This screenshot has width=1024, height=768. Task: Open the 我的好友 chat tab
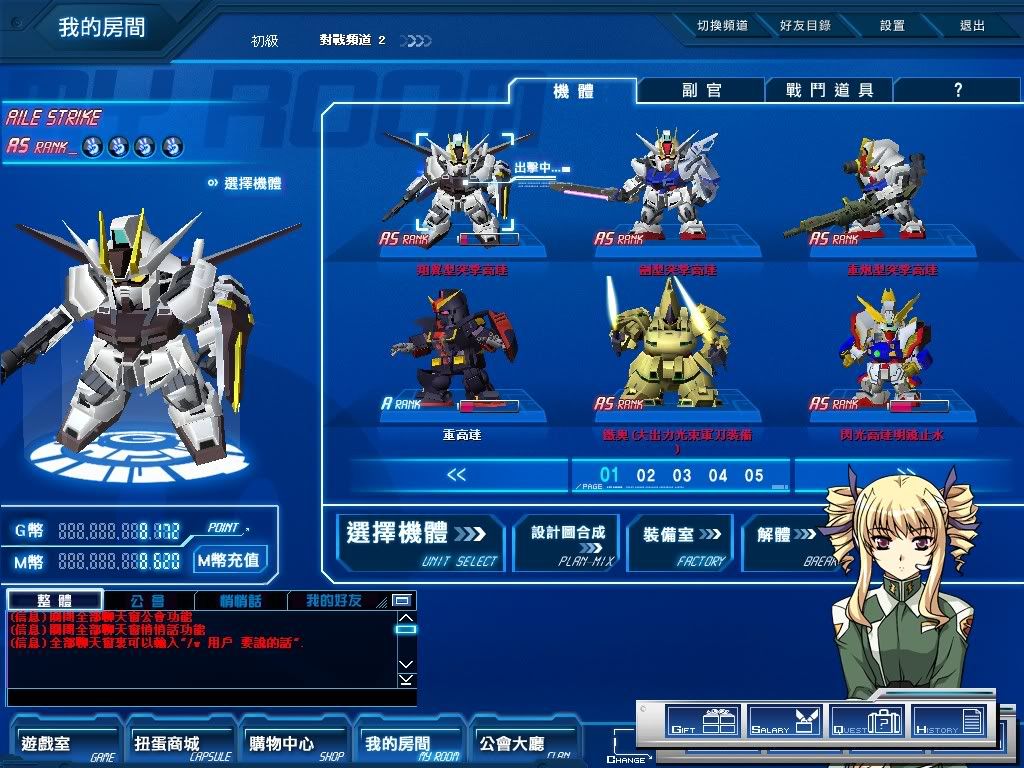(x=333, y=601)
